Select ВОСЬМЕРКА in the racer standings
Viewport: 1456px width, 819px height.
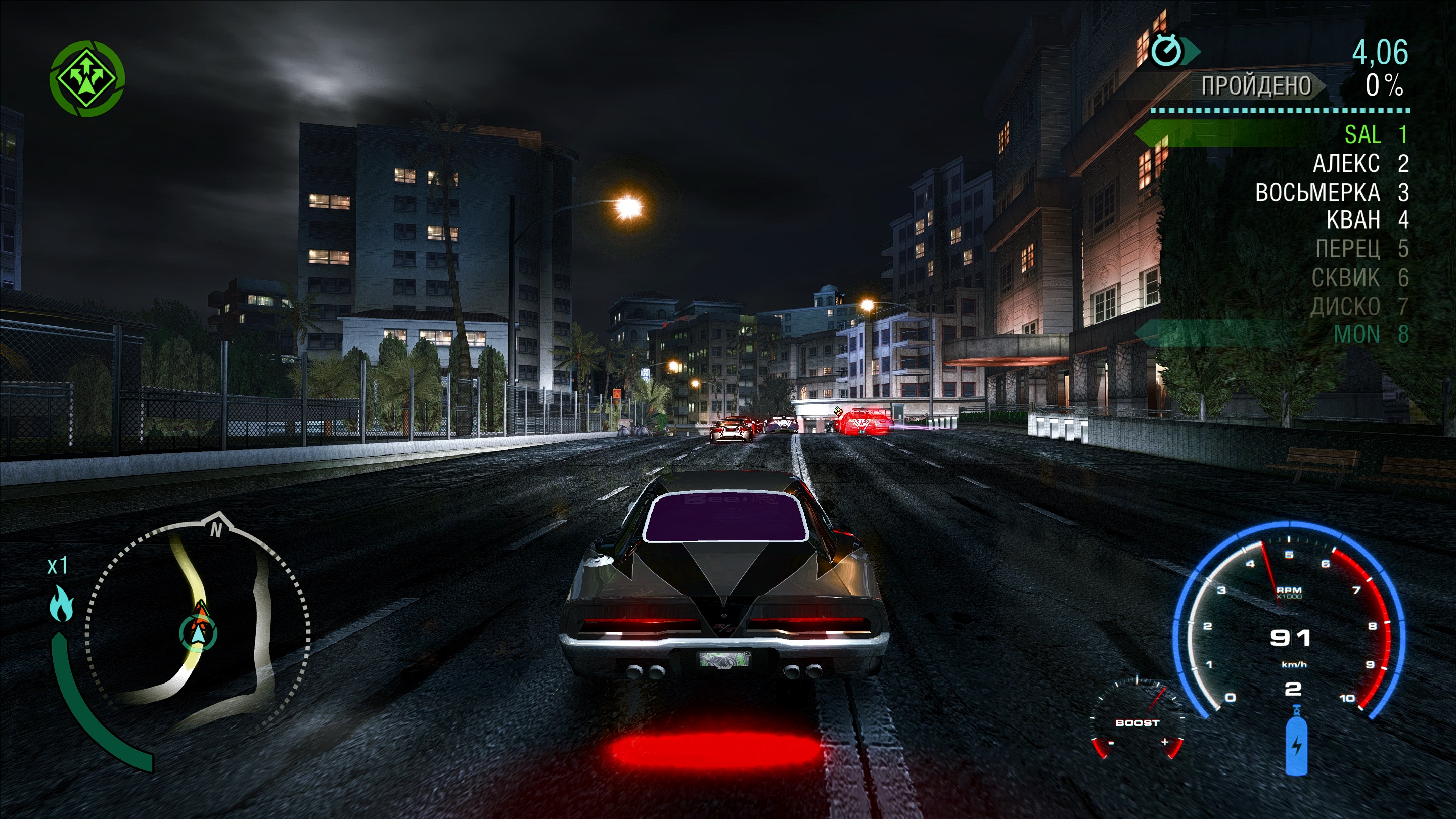click(1317, 193)
